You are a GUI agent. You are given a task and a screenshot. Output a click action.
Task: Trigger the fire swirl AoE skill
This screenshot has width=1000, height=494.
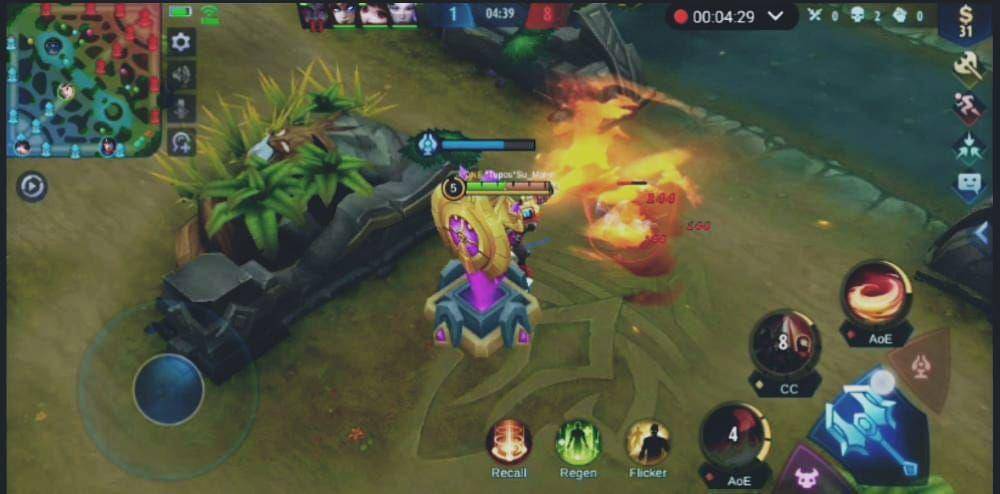pos(876,293)
